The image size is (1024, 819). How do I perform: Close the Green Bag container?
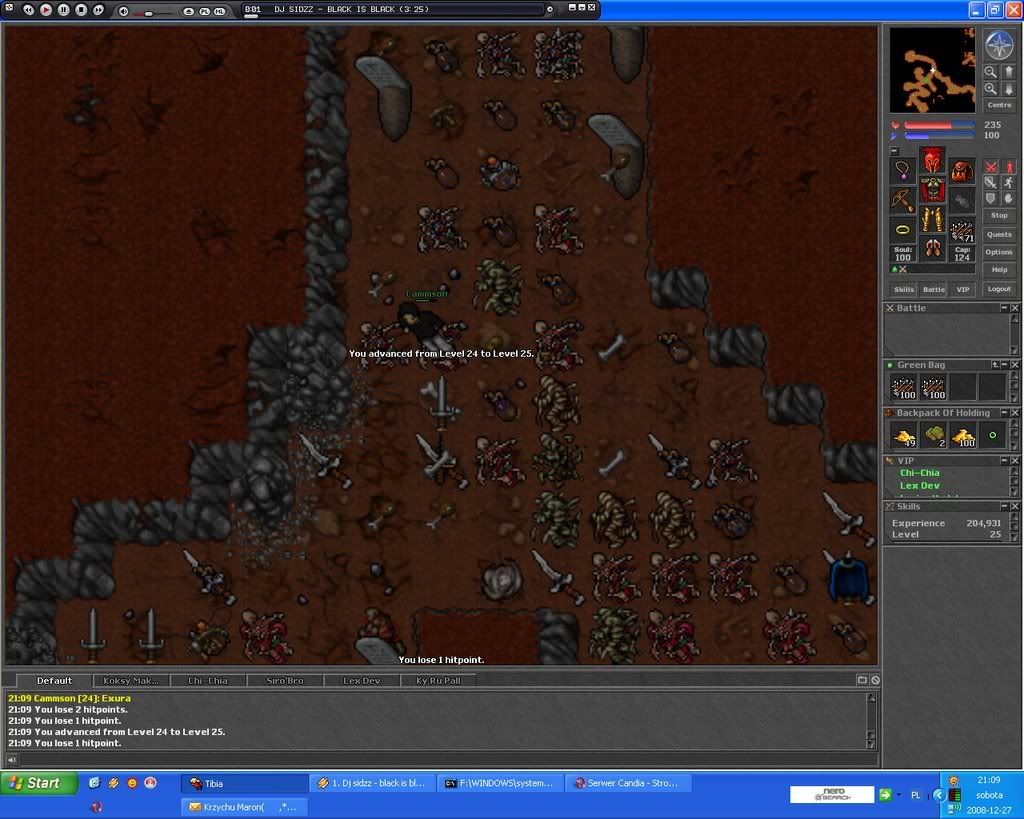tap(1015, 365)
